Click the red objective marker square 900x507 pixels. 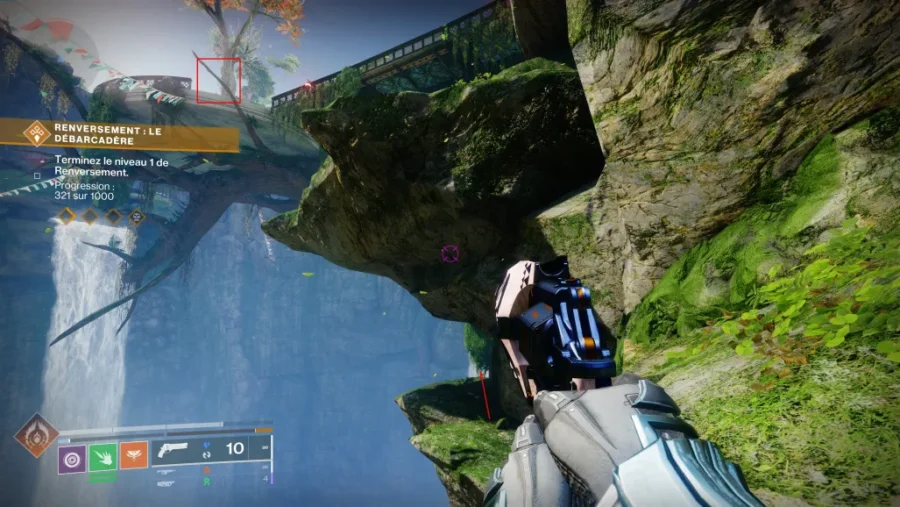point(219,80)
